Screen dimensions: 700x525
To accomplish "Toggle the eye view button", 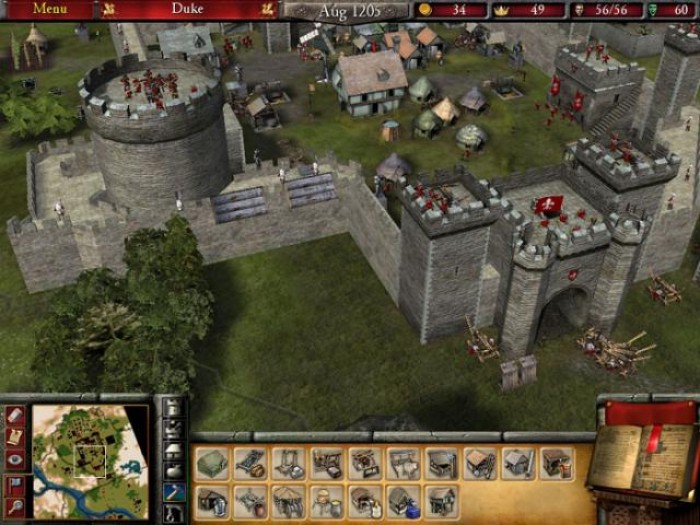I will [14, 460].
